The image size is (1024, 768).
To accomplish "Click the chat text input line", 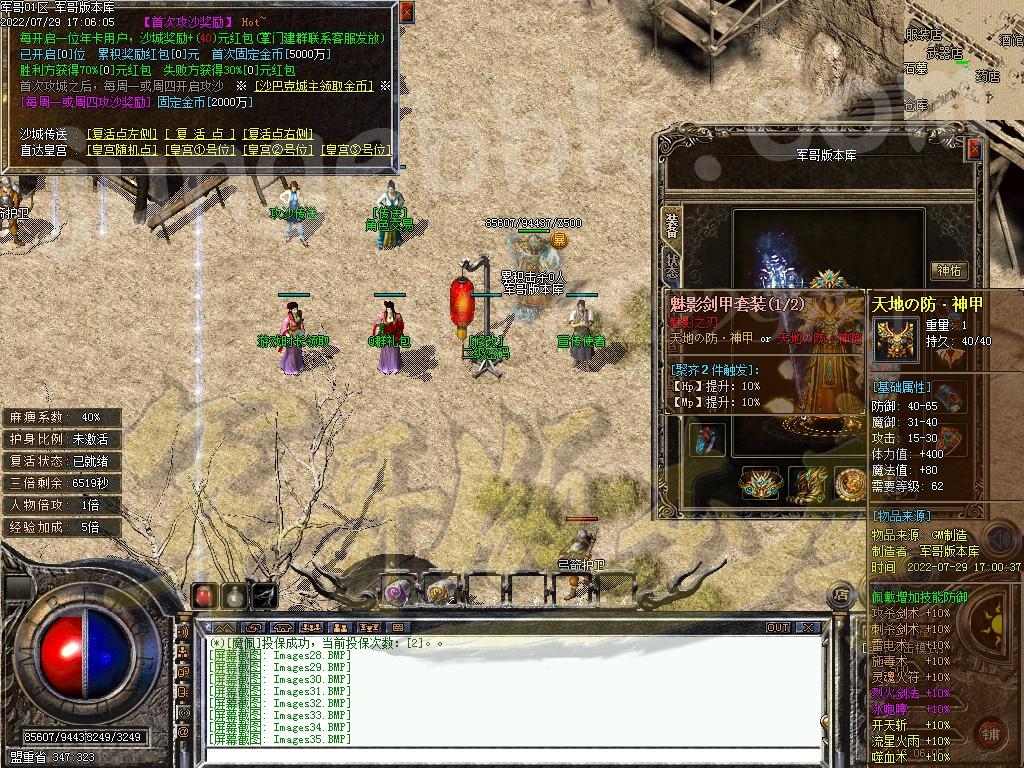I will [x=500, y=756].
